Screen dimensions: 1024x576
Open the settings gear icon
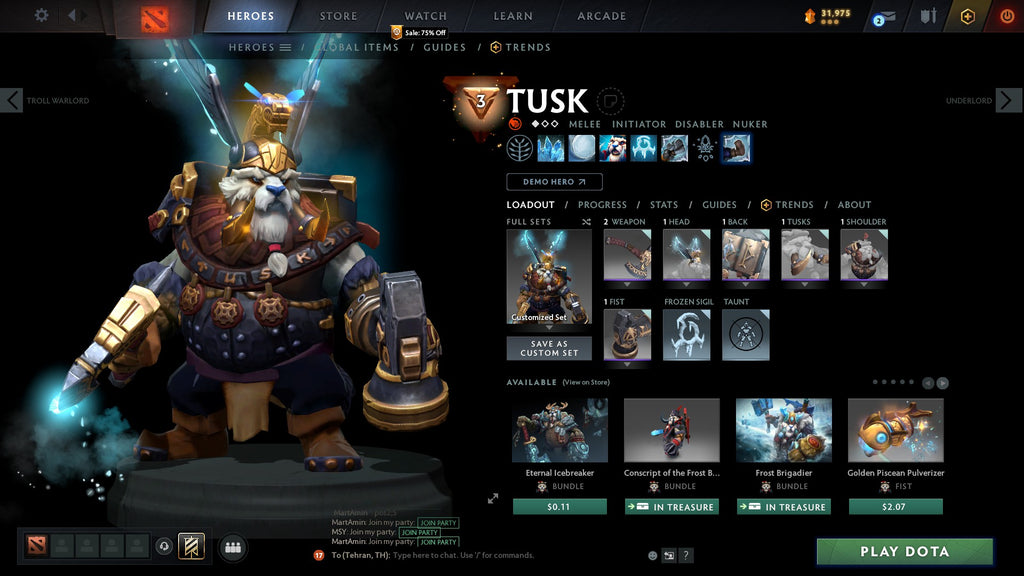(x=41, y=15)
